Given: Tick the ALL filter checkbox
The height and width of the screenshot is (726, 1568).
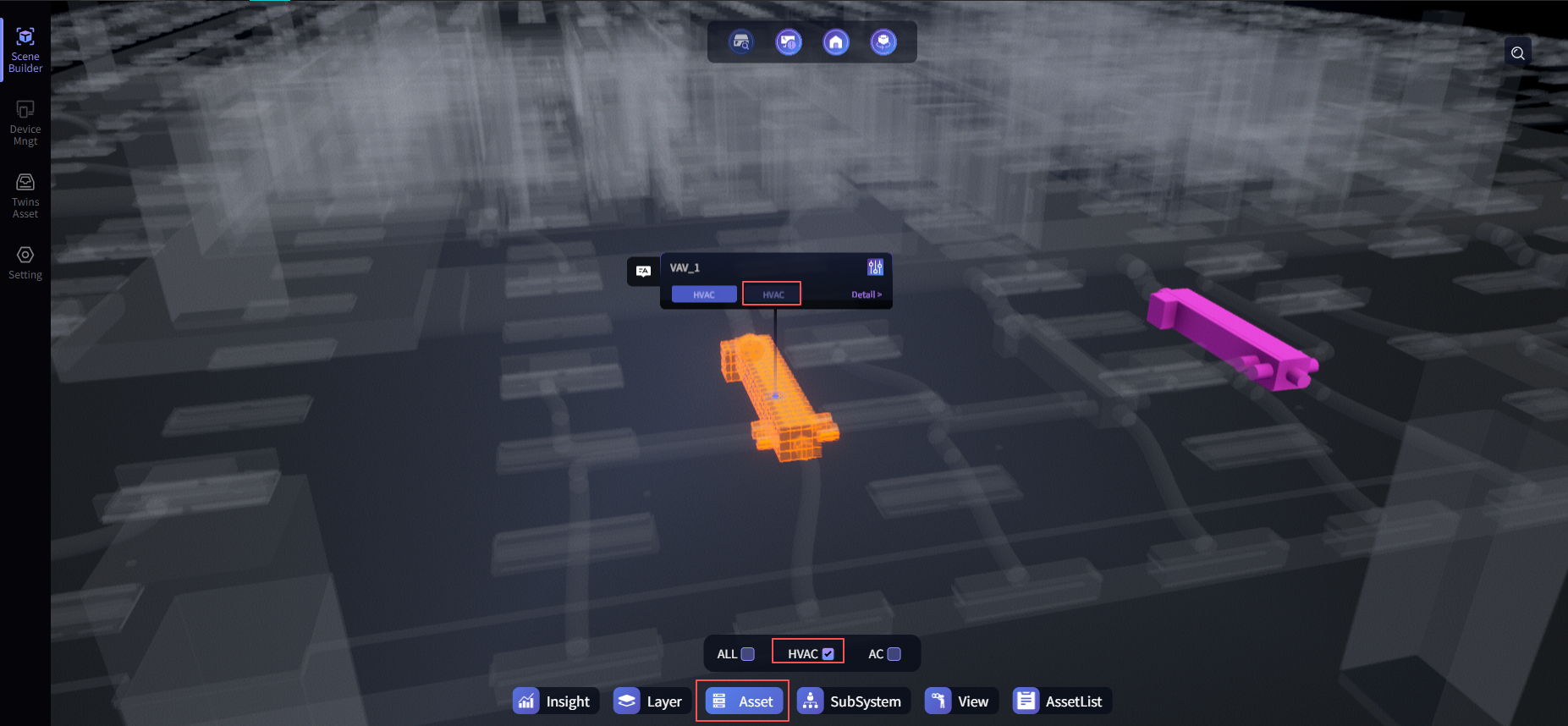Looking at the screenshot, I should tap(748, 654).
